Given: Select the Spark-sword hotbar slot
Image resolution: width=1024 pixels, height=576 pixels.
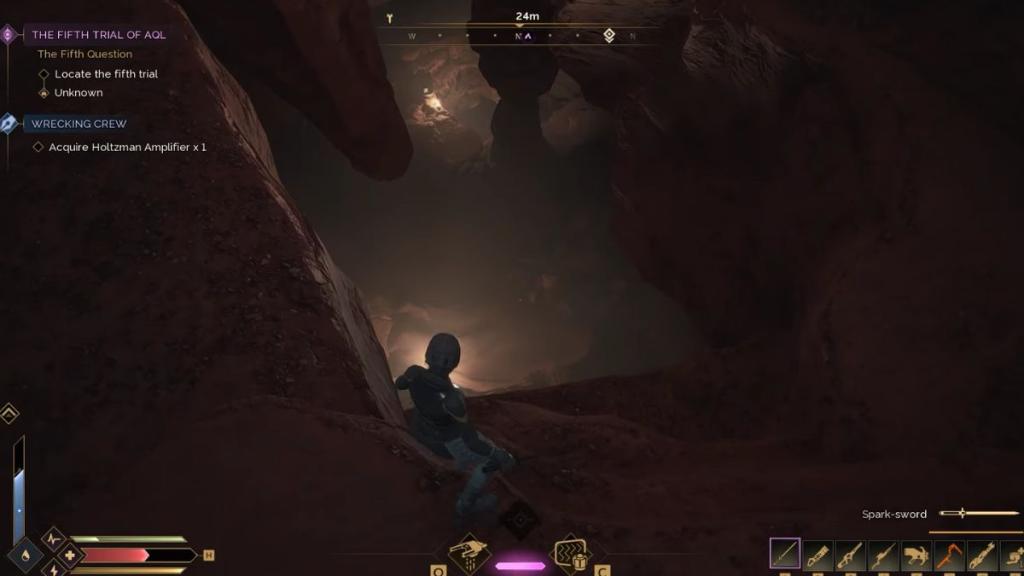Looking at the screenshot, I should click(785, 554).
